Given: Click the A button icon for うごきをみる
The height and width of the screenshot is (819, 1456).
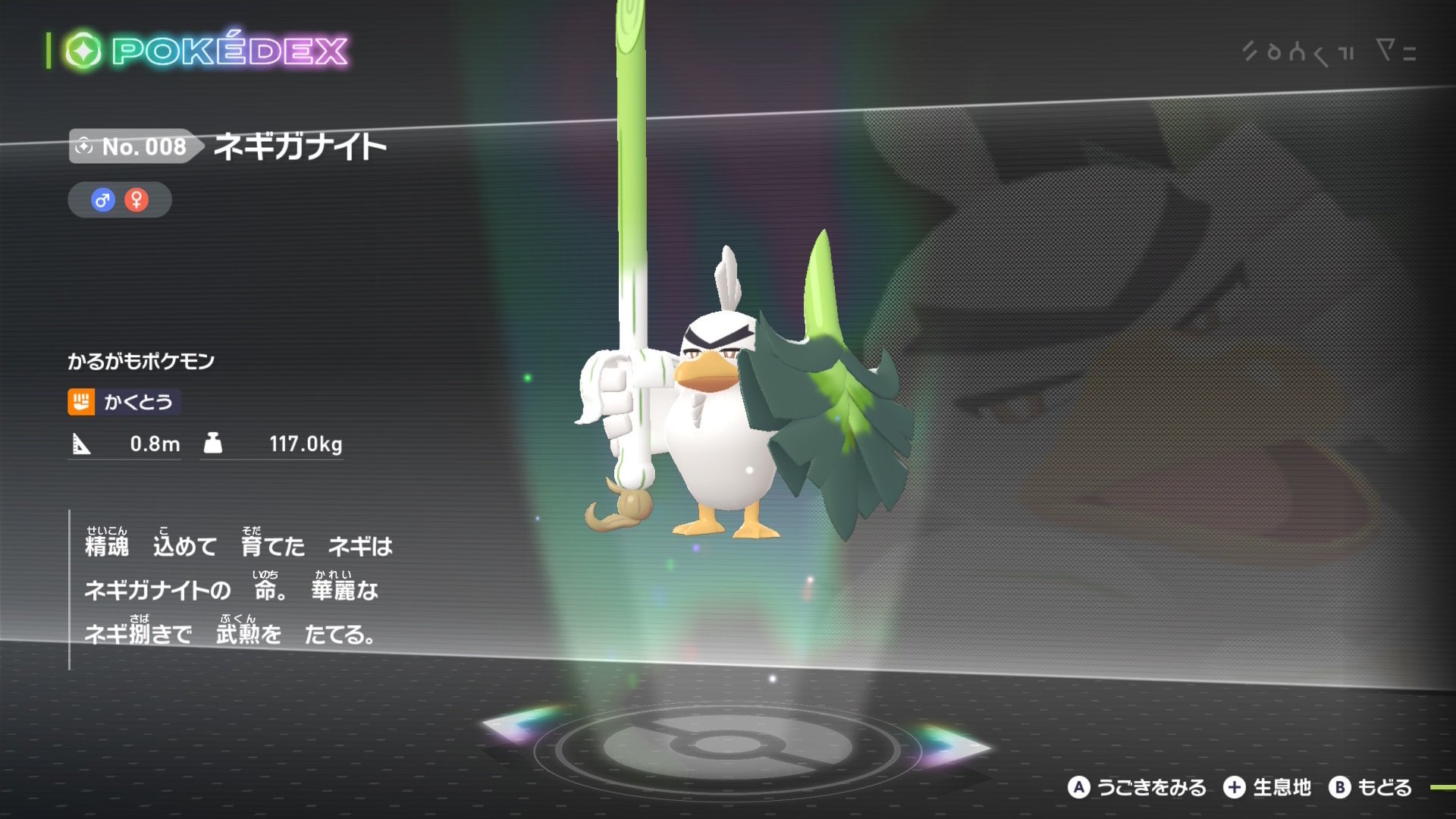Looking at the screenshot, I should point(1080,788).
